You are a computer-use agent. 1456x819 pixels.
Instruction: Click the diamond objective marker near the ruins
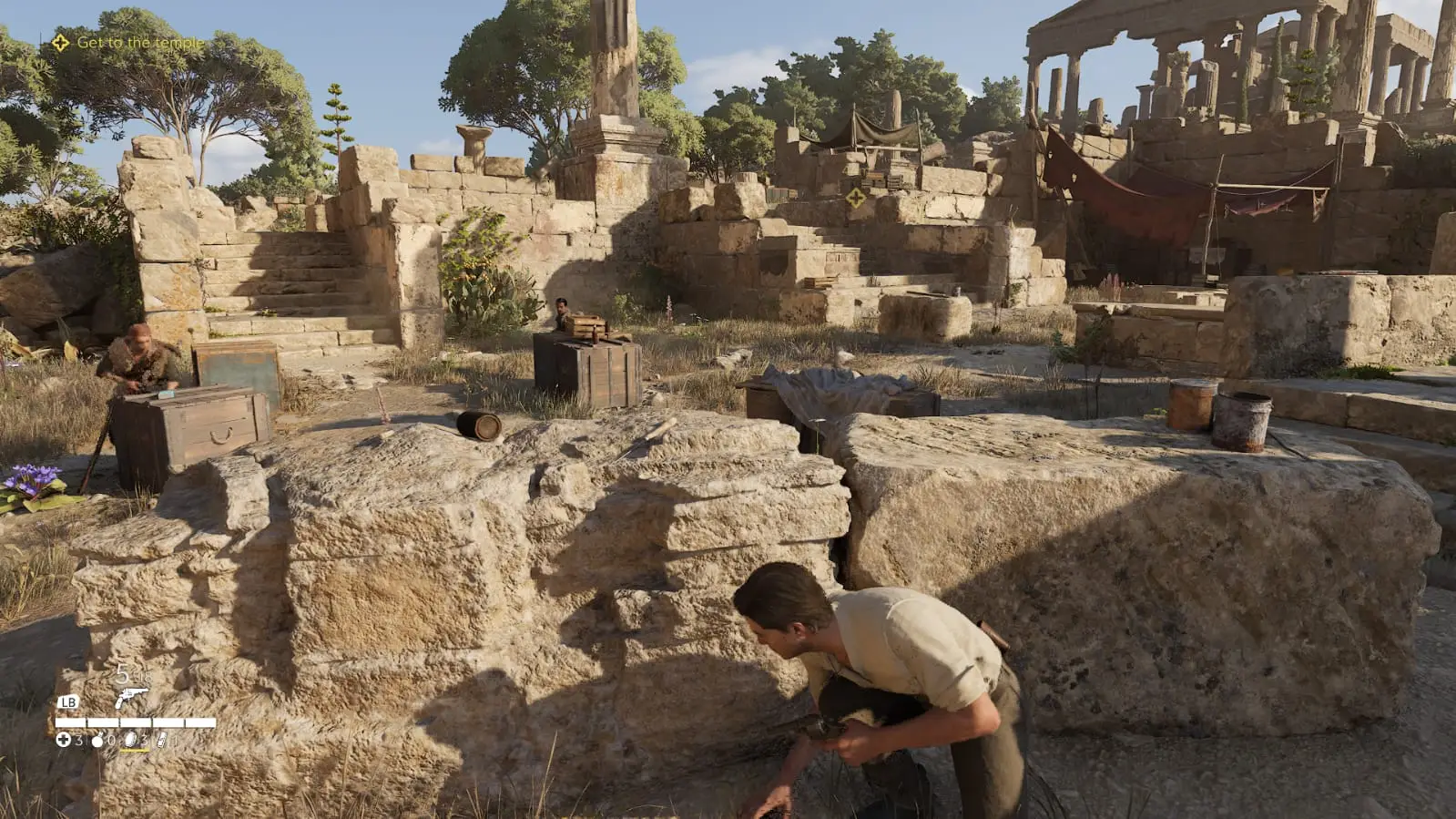tap(855, 197)
